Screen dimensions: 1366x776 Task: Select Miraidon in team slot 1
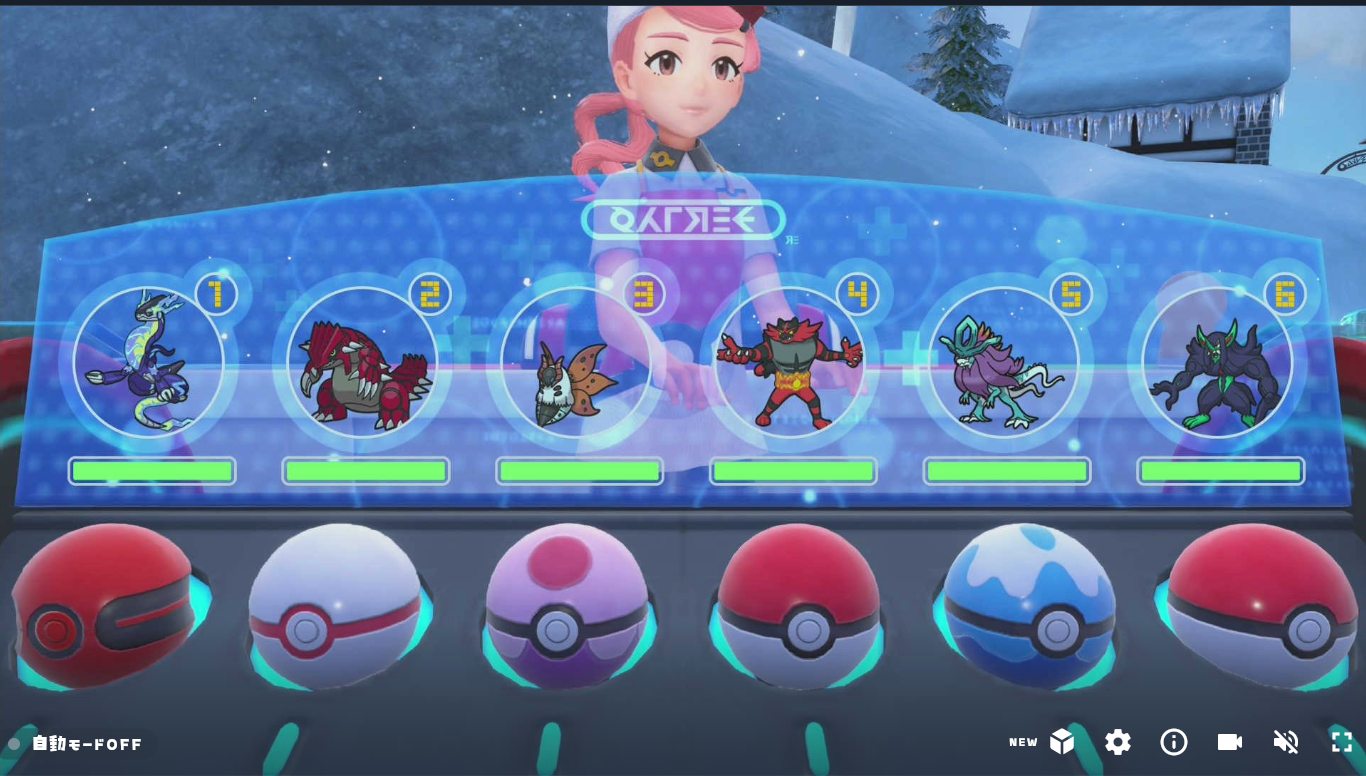tap(149, 361)
